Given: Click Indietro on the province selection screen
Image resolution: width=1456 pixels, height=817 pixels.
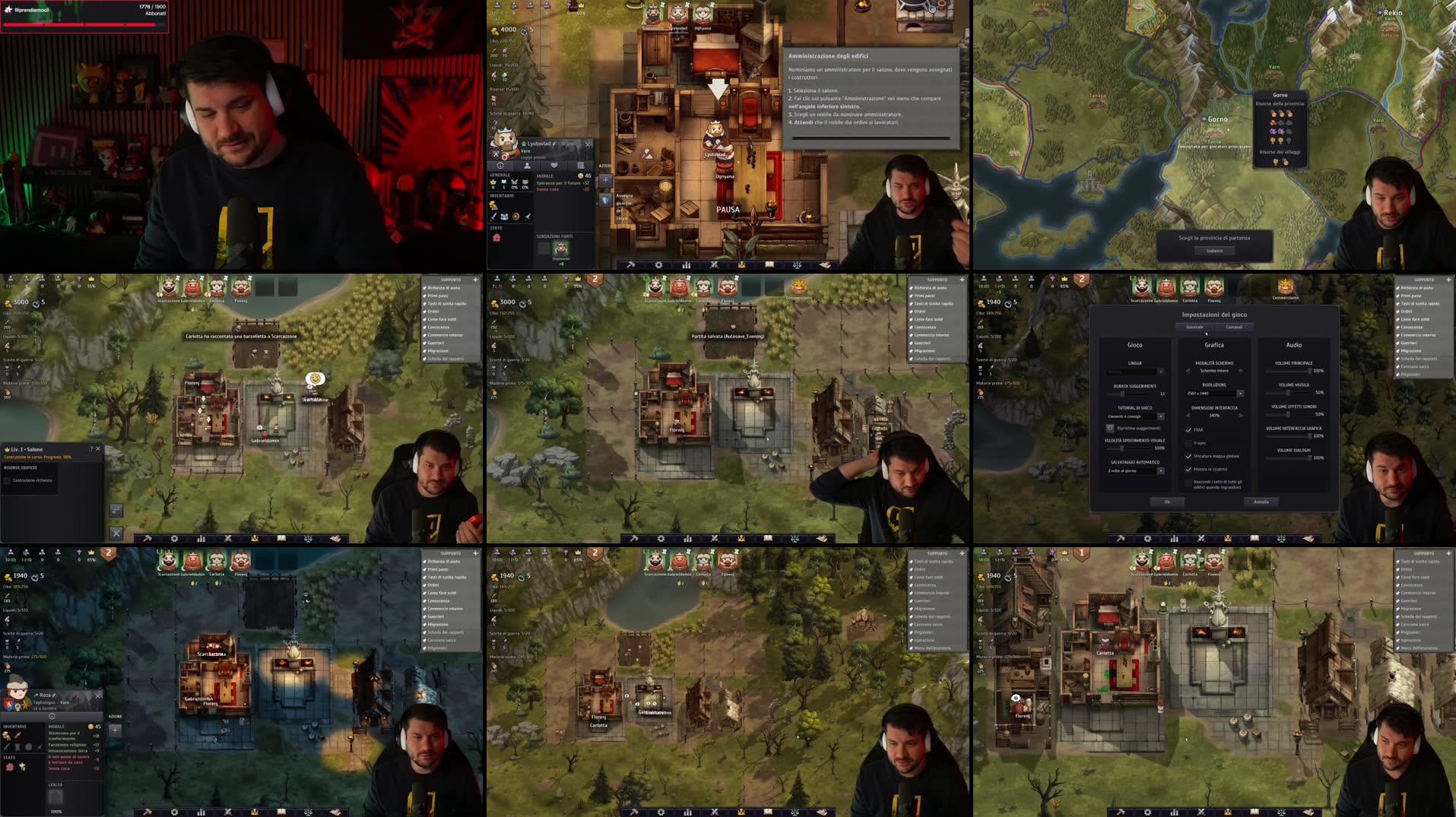Looking at the screenshot, I should point(1215,250).
